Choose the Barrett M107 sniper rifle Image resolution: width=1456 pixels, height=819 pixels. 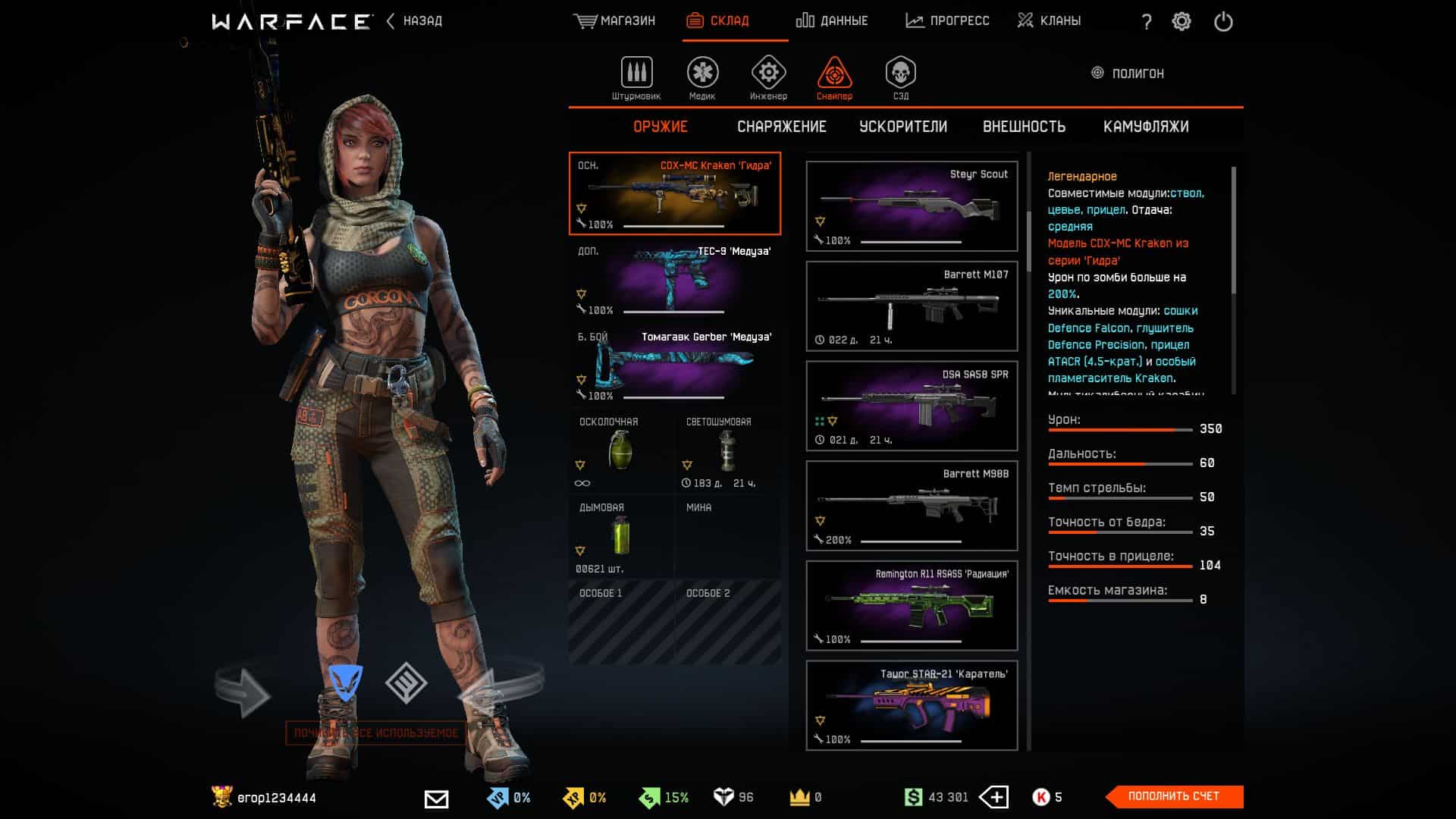point(912,306)
